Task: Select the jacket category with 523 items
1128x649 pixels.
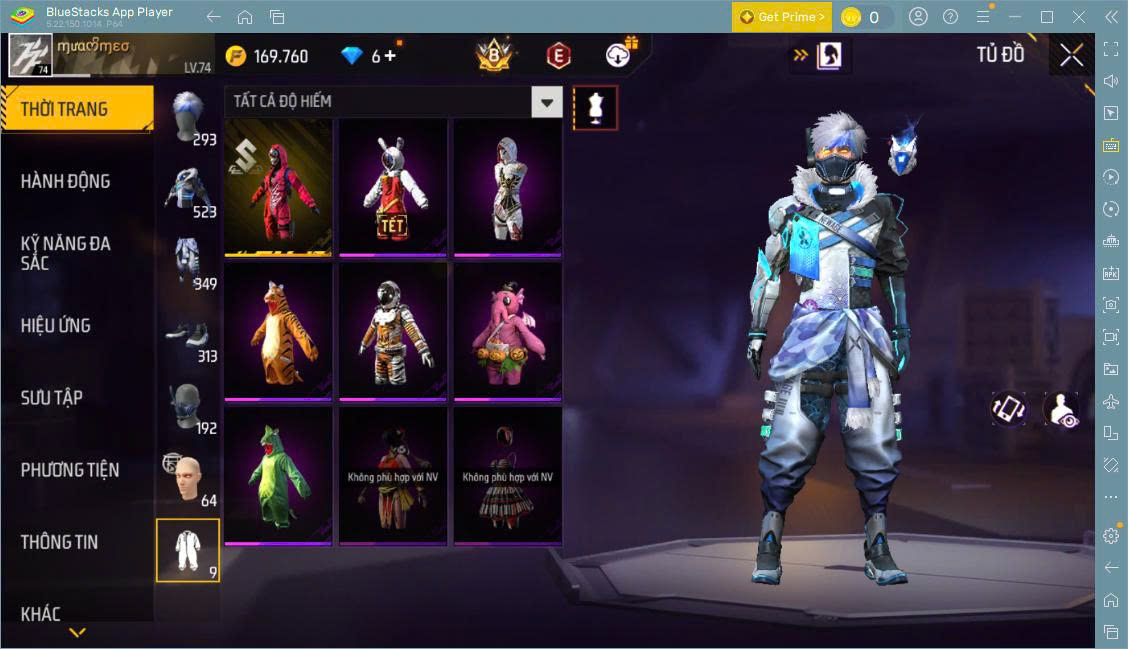Action: point(187,190)
